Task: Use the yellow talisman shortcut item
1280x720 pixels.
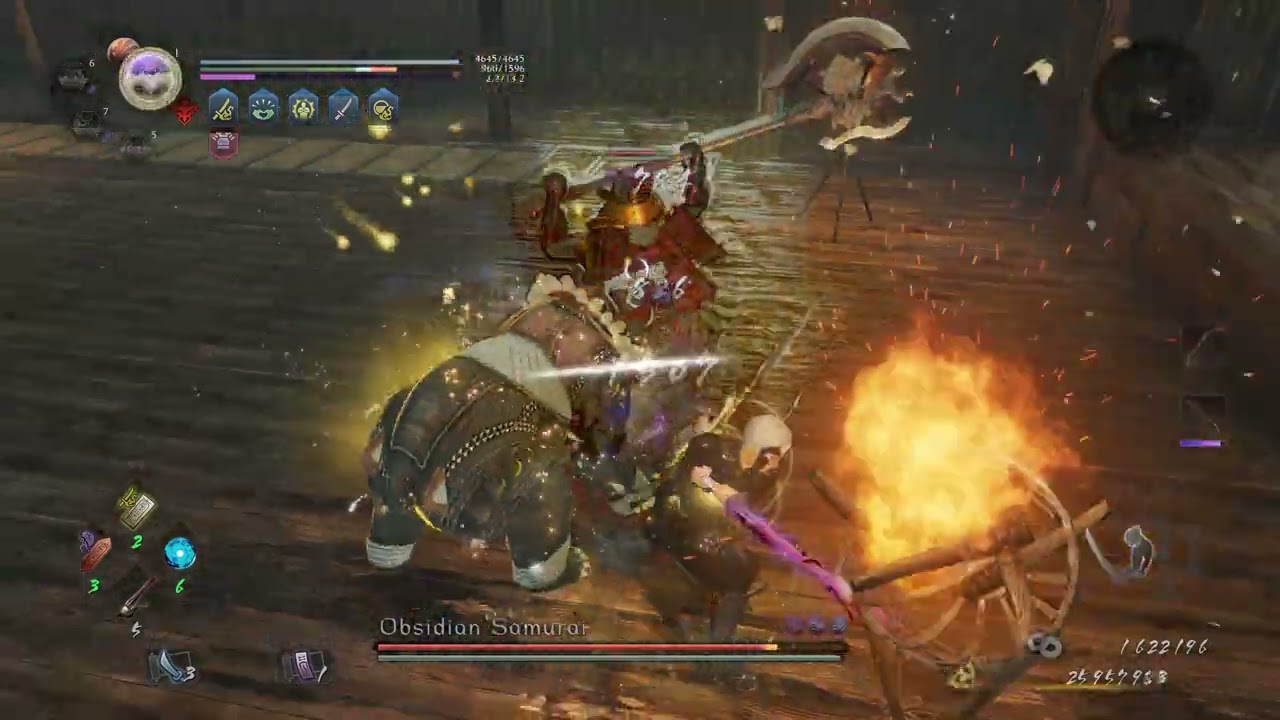Action: click(x=136, y=508)
